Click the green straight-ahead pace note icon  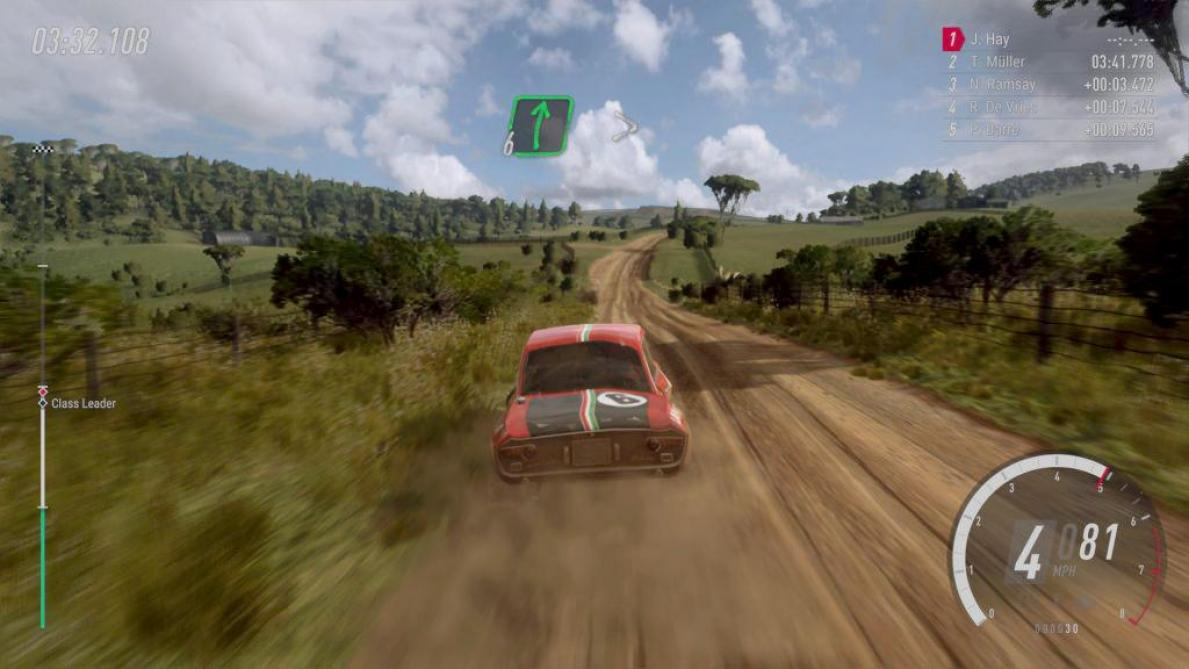tap(541, 124)
